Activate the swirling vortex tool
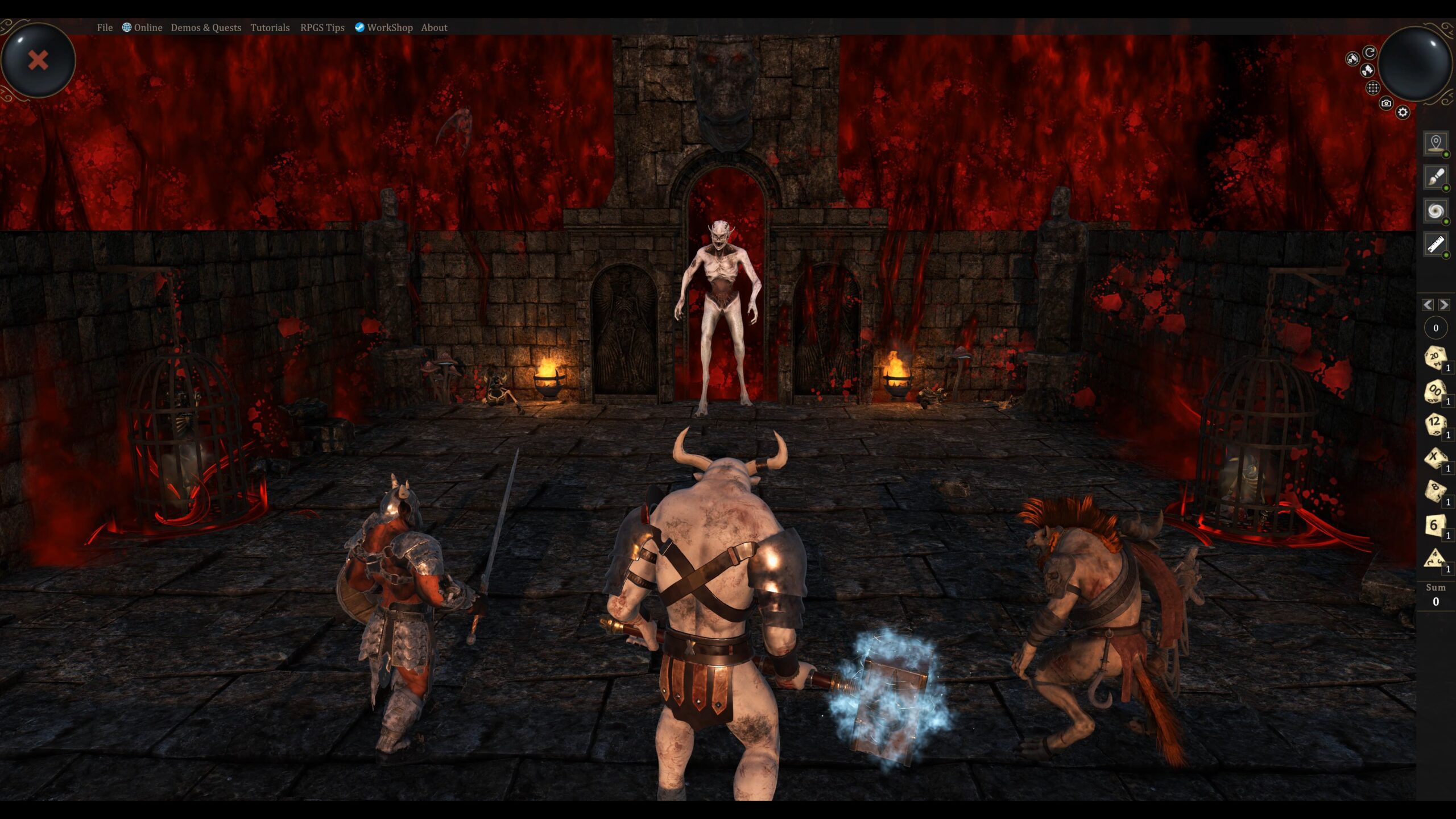The height and width of the screenshot is (819, 1456). tap(1436, 211)
